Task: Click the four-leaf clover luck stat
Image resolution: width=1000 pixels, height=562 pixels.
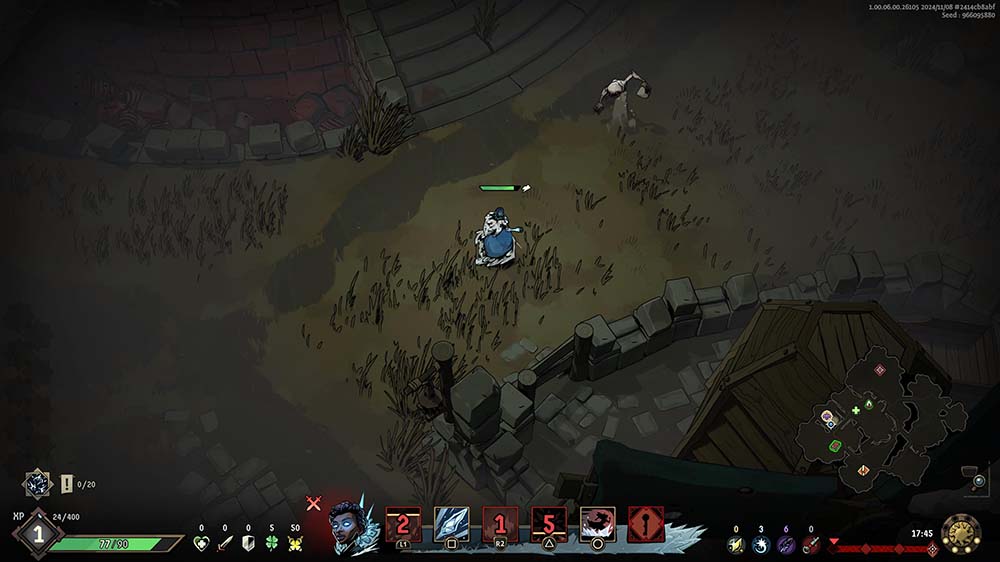Action: 272,543
